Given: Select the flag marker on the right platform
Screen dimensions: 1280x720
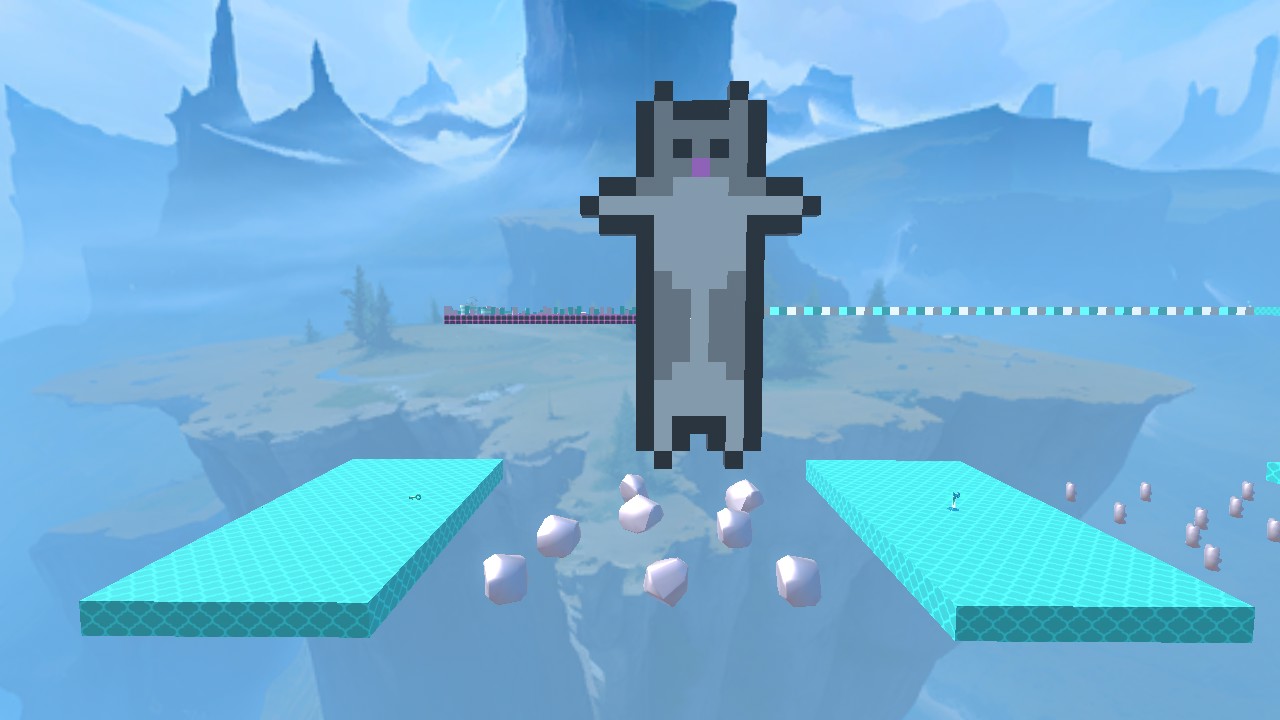Looking at the screenshot, I should (955, 500).
